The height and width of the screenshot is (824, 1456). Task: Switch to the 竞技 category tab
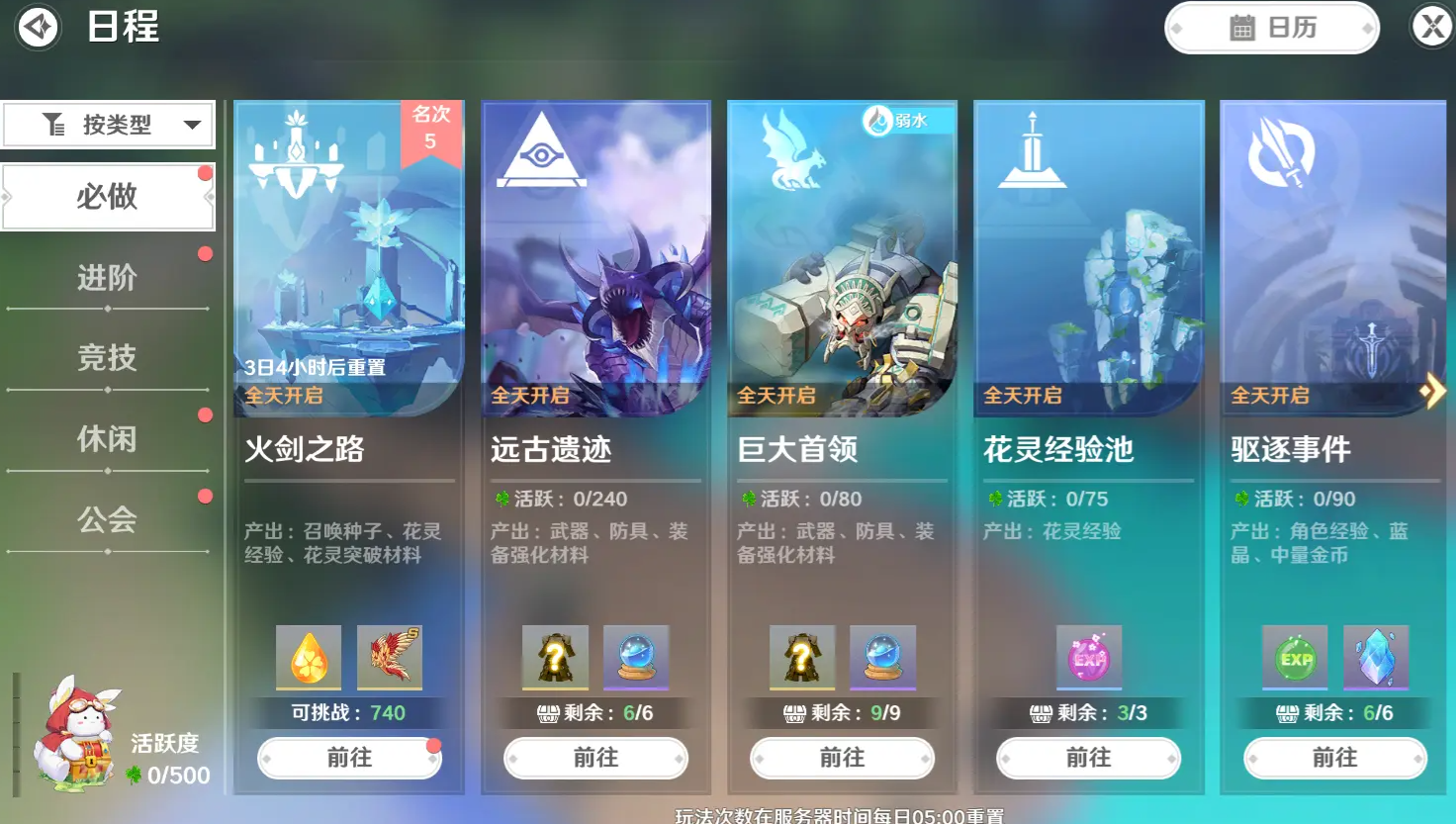(x=107, y=358)
